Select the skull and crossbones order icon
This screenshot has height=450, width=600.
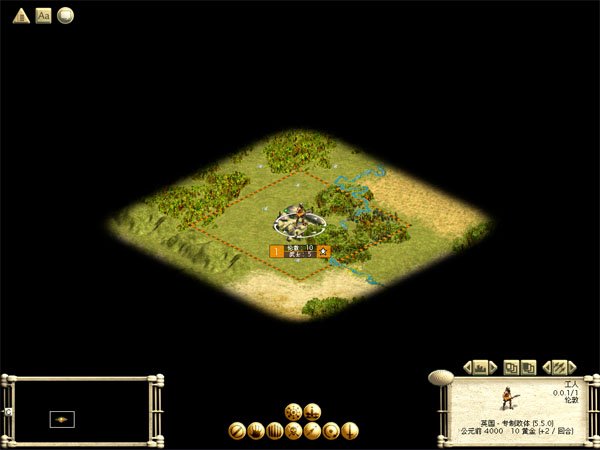(293, 431)
